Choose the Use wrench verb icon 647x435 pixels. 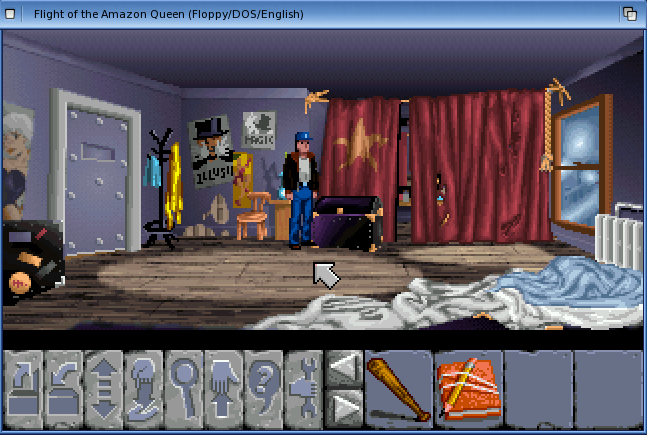click(303, 385)
